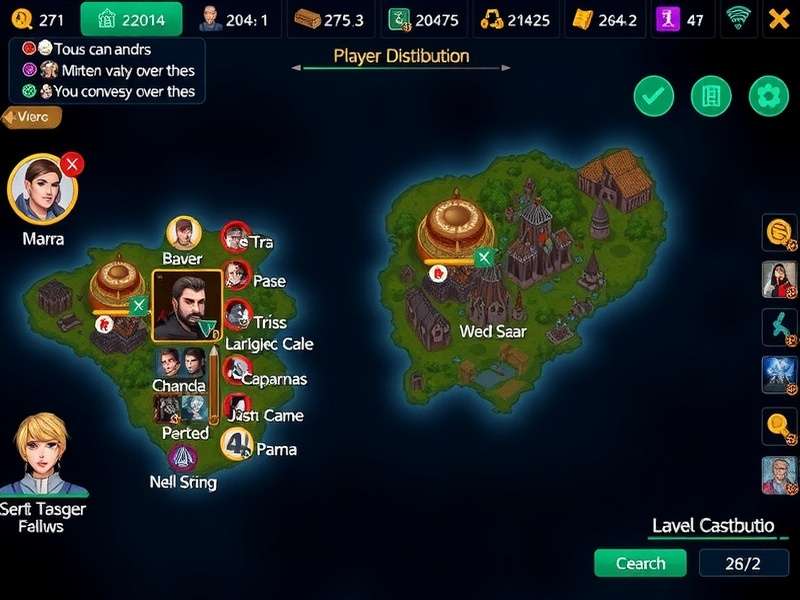Click the green Cearch button

(640, 563)
